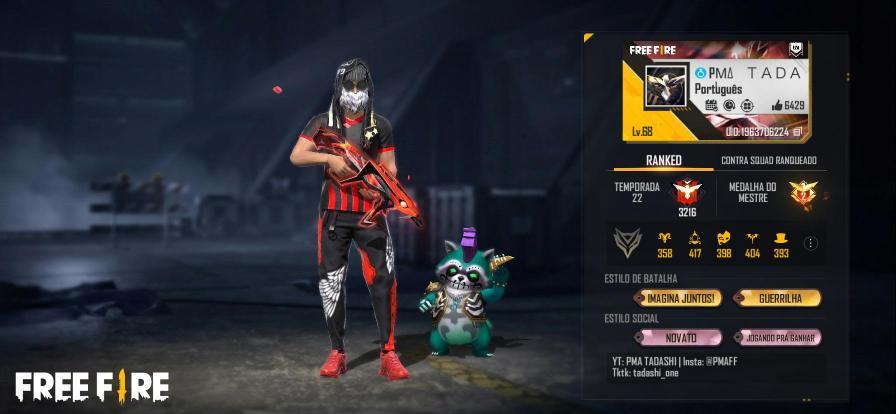The image size is (896, 414).
Task: View the Temporada 22 rank emblem
Action: pyautogui.click(x=684, y=190)
